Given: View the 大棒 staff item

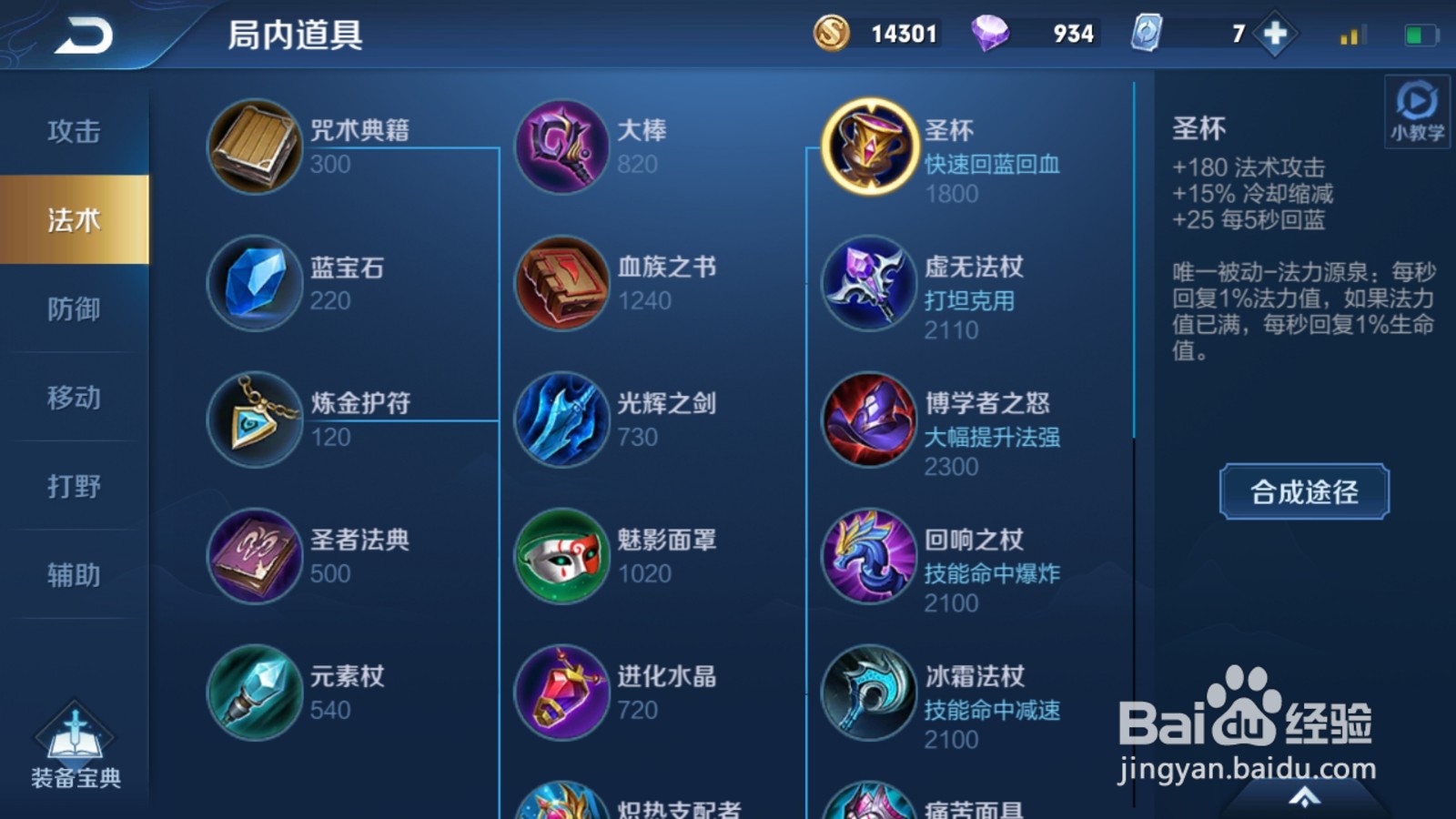Looking at the screenshot, I should tap(561, 147).
